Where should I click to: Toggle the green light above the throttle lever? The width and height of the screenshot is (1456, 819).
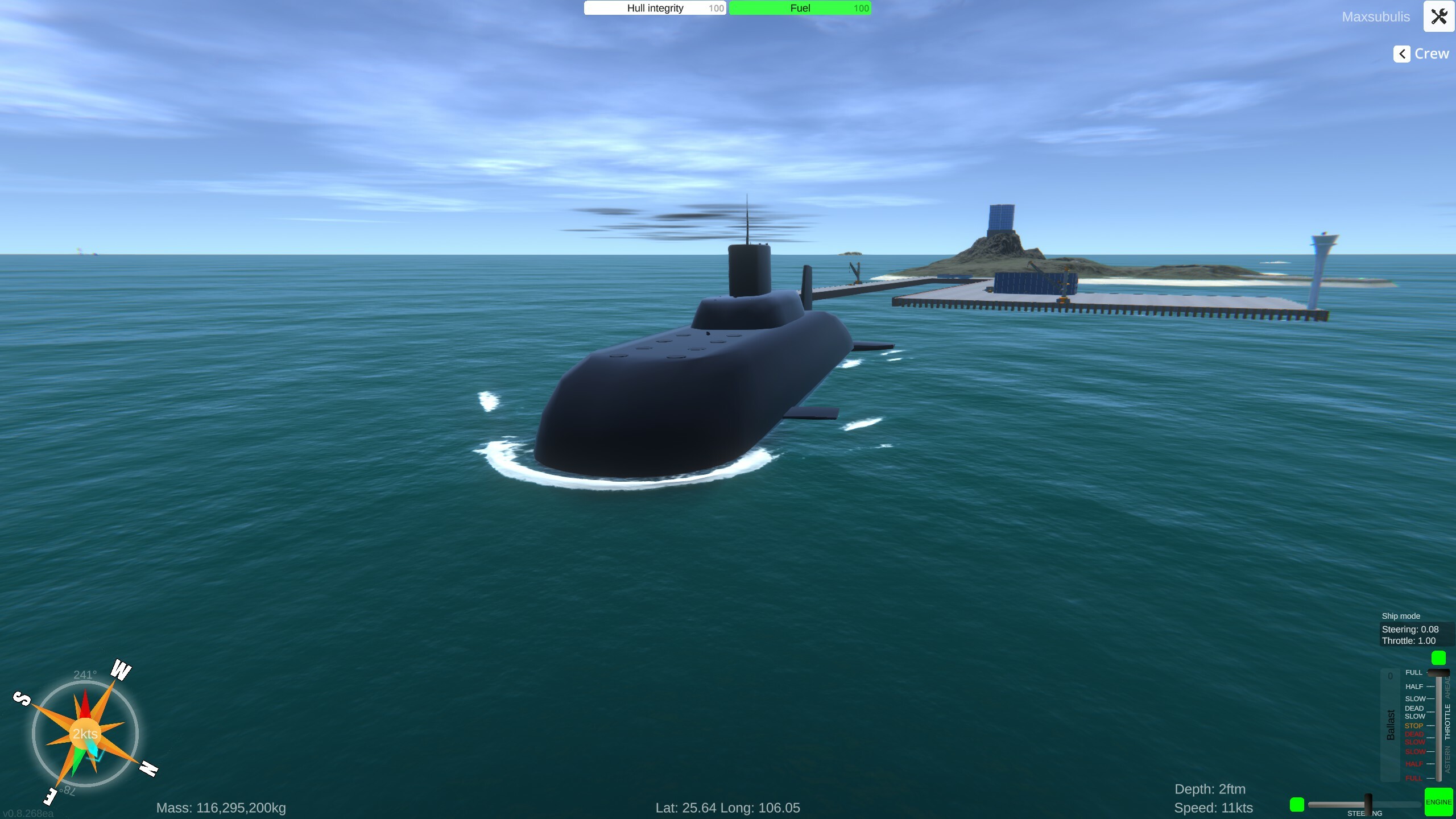1439,658
